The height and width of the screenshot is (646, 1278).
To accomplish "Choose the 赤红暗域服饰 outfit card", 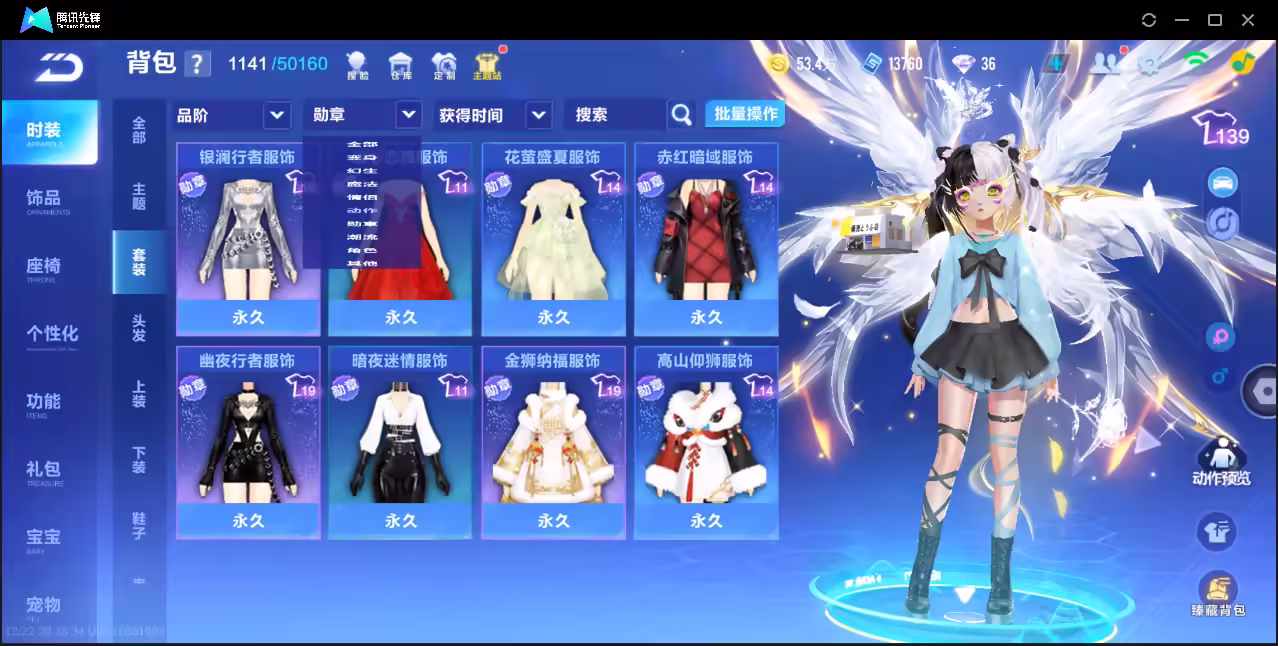I will (x=706, y=238).
